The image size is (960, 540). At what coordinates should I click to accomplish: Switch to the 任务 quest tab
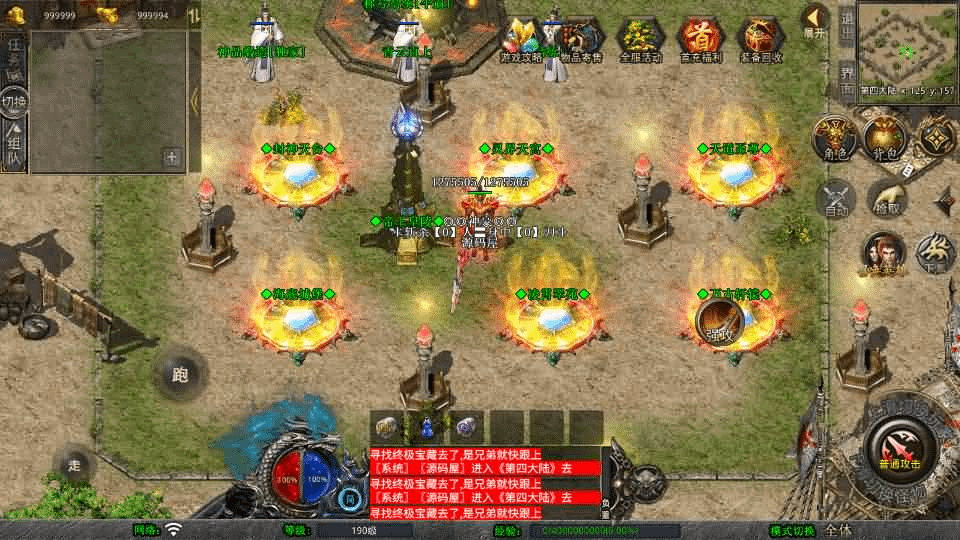pos(14,54)
